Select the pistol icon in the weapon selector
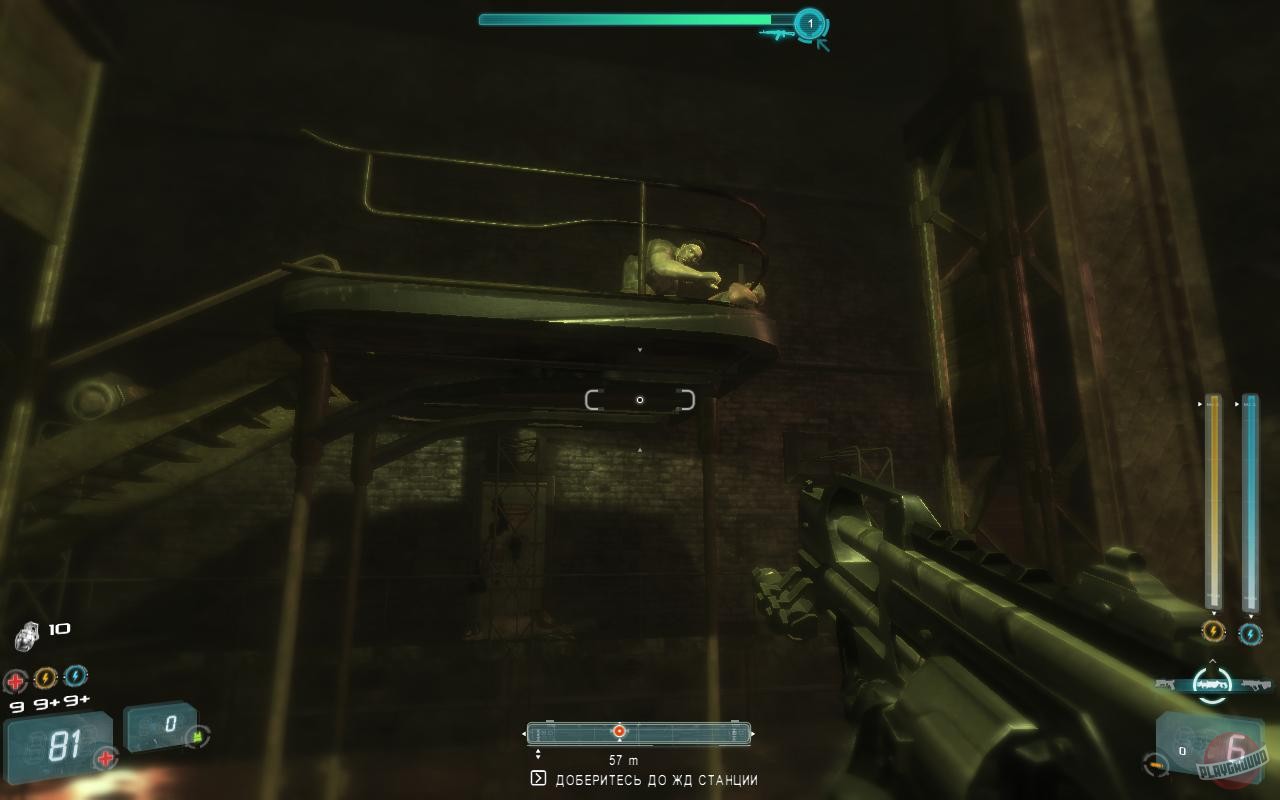 (x=1164, y=683)
